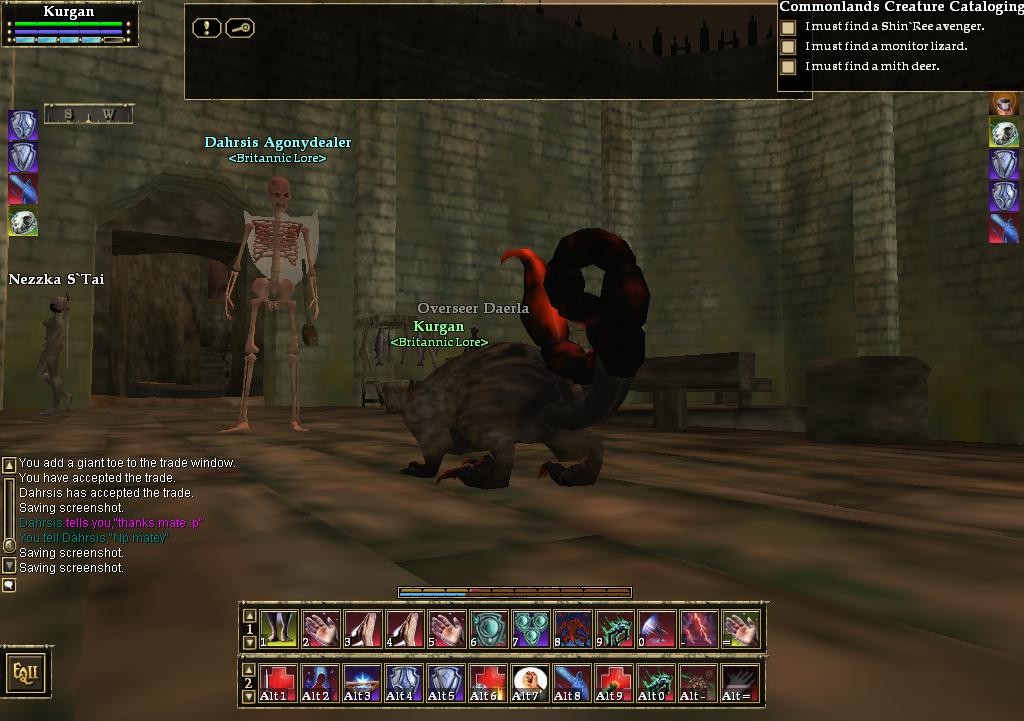Activate the feet ability in hotbar slot 1
This screenshot has width=1024, height=721.
pyautogui.click(x=279, y=629)
